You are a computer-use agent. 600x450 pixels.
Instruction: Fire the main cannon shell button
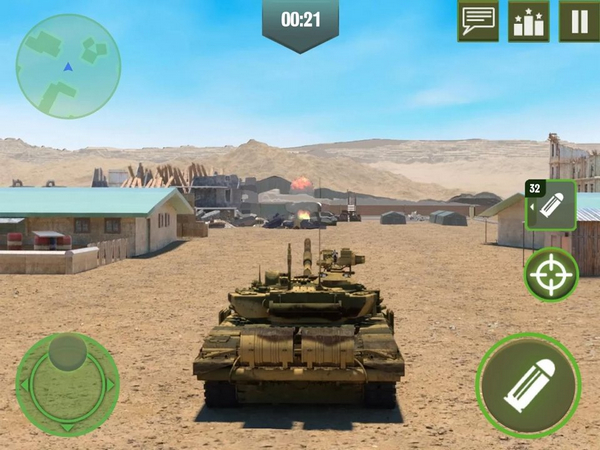(x=528, y=385)
